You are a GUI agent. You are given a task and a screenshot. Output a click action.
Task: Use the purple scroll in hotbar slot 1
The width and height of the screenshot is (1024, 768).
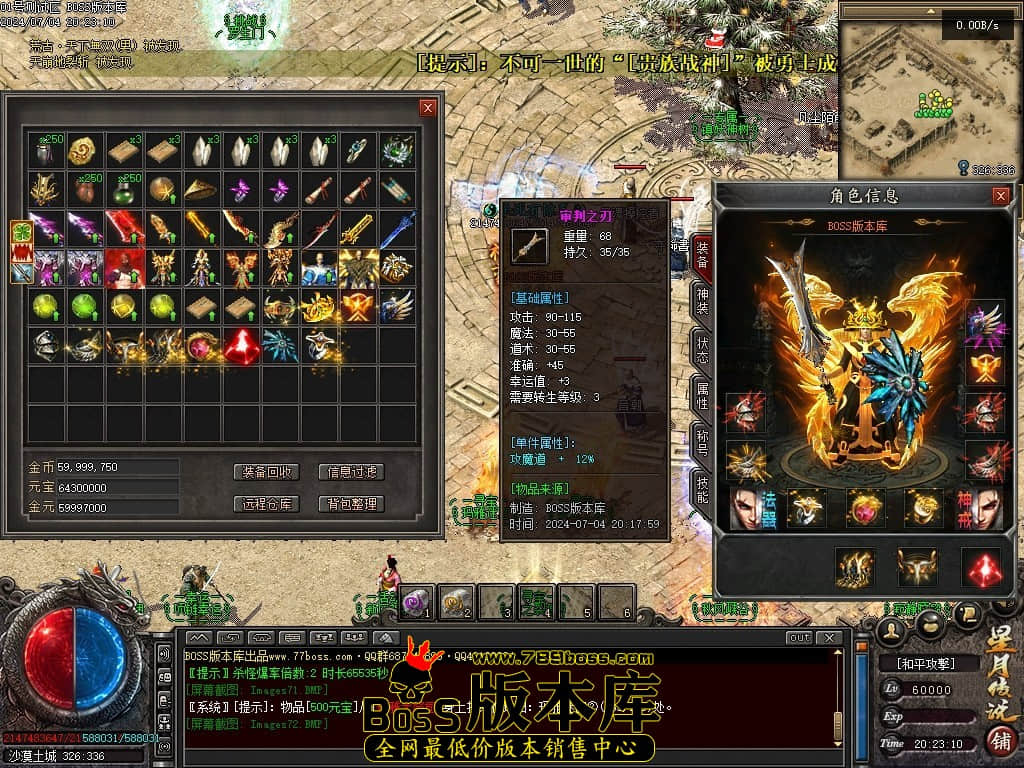[x=417, y=601]
